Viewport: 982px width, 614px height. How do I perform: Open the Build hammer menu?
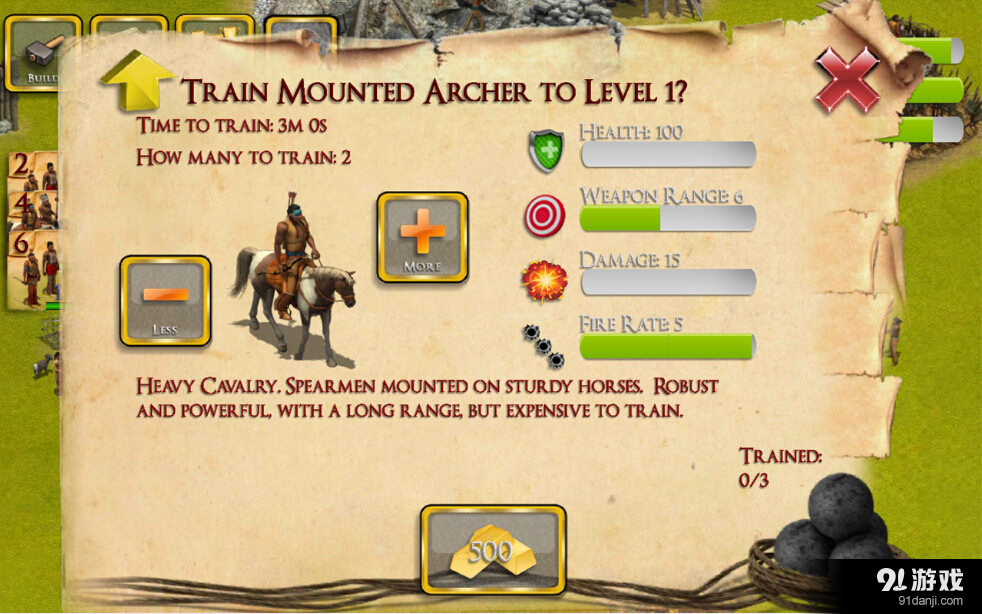click(40, 52)
